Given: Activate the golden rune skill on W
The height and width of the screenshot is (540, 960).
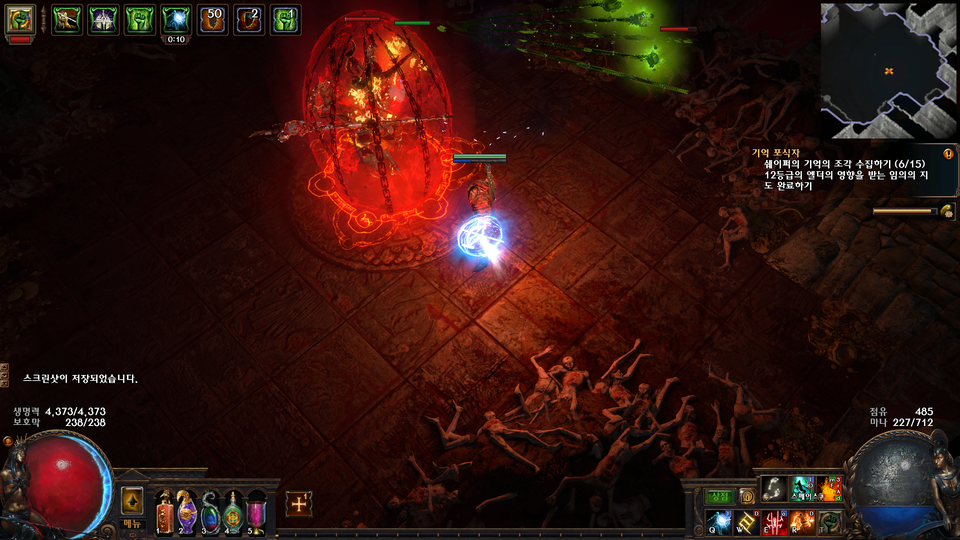Looking at the screenshot, I should pos(749,521).
